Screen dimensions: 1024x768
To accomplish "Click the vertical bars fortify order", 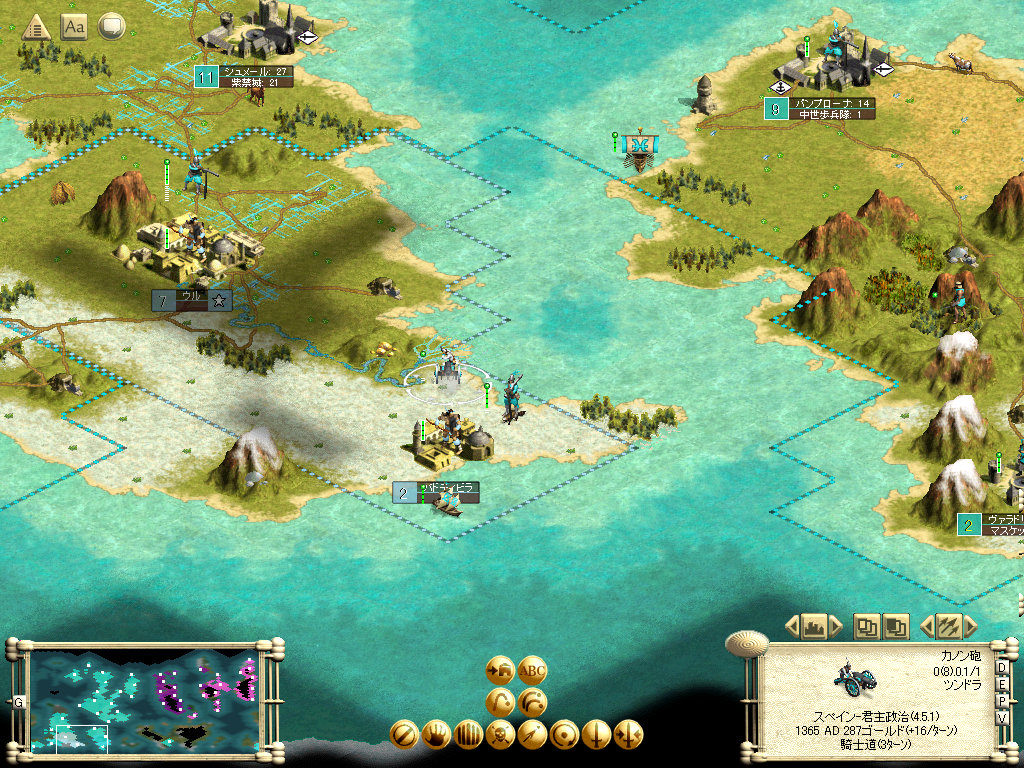I will 468,735.
